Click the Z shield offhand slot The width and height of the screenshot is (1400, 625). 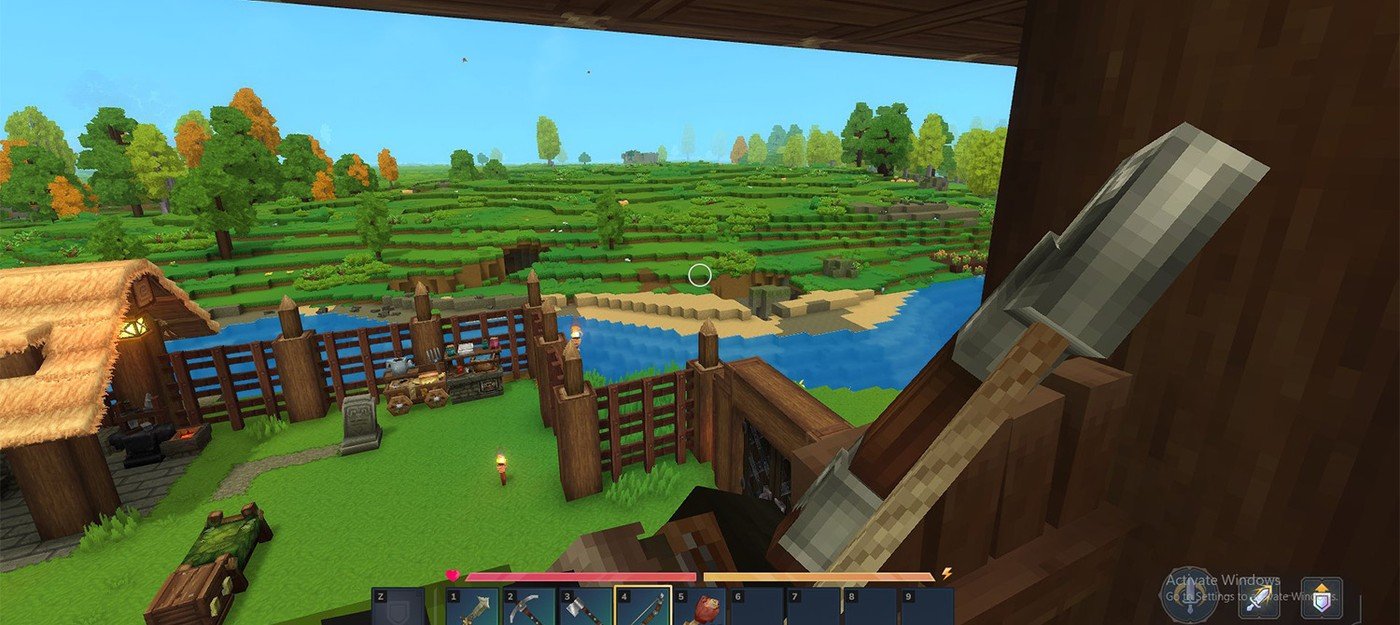coord(399,607)
